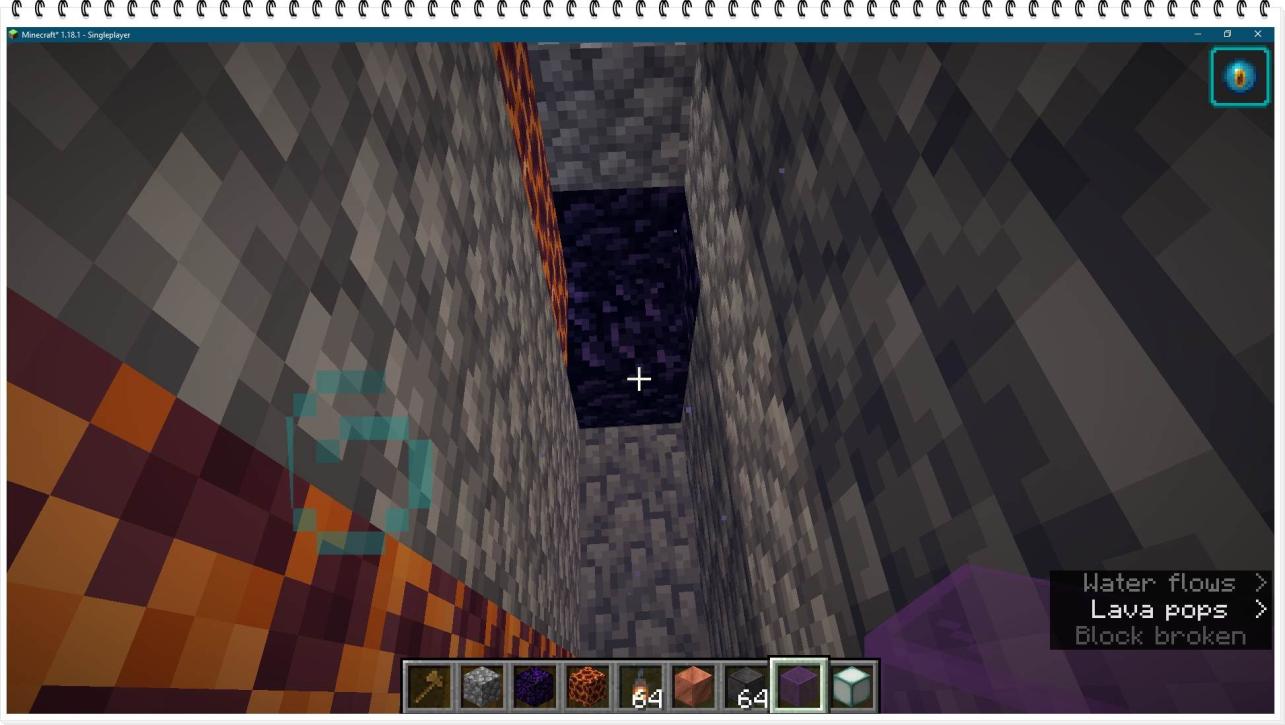Image resolution: width=1285 pixels, height=725 pixels.
Task: Click the highlighted purple block hotbar slot
Action: (x=798, y=687)
